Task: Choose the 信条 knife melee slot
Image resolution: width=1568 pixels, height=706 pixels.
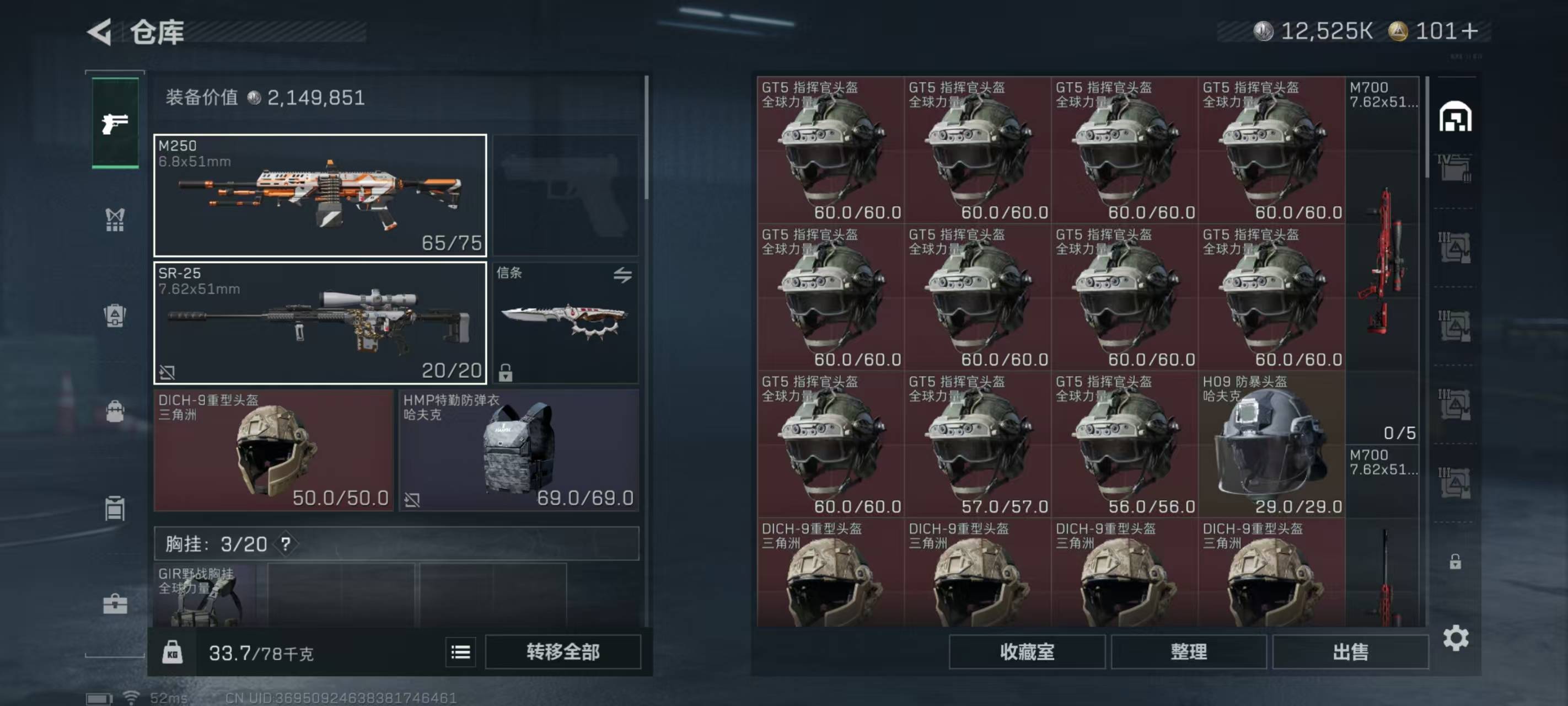Action: point(565,323)
